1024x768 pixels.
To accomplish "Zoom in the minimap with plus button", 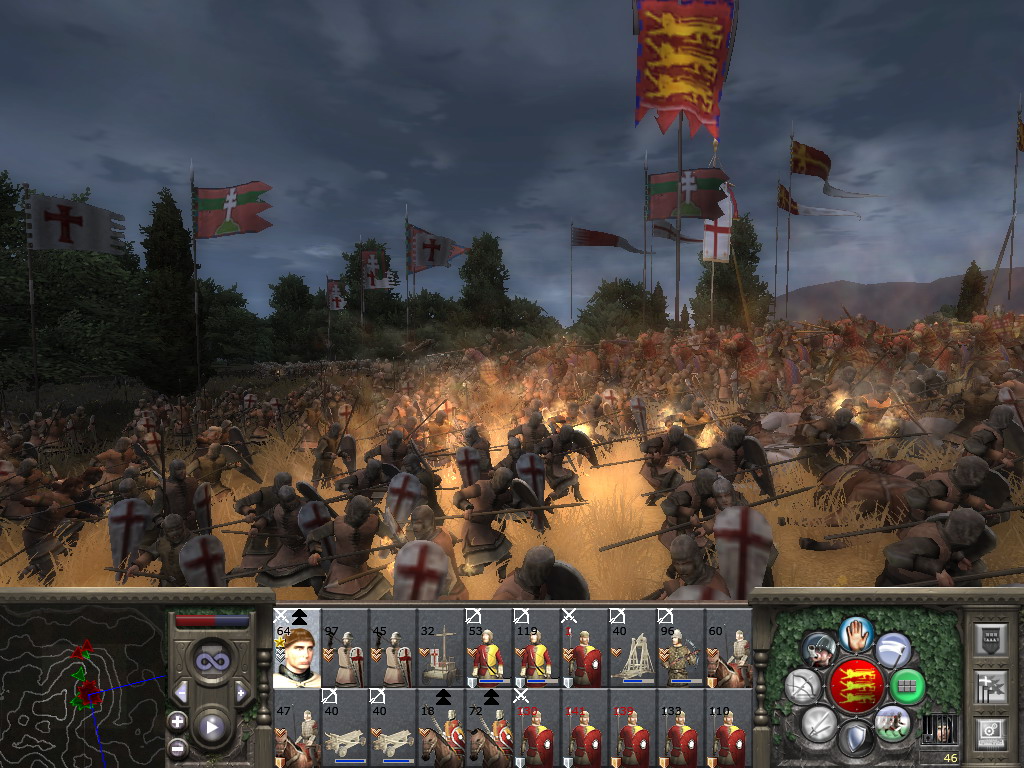I will [x=178, y=721].
